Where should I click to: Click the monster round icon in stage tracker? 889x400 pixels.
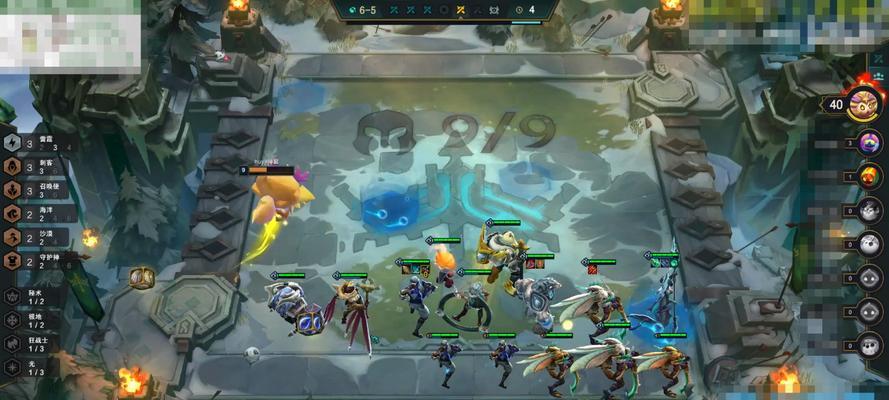[x=492, y=10]
